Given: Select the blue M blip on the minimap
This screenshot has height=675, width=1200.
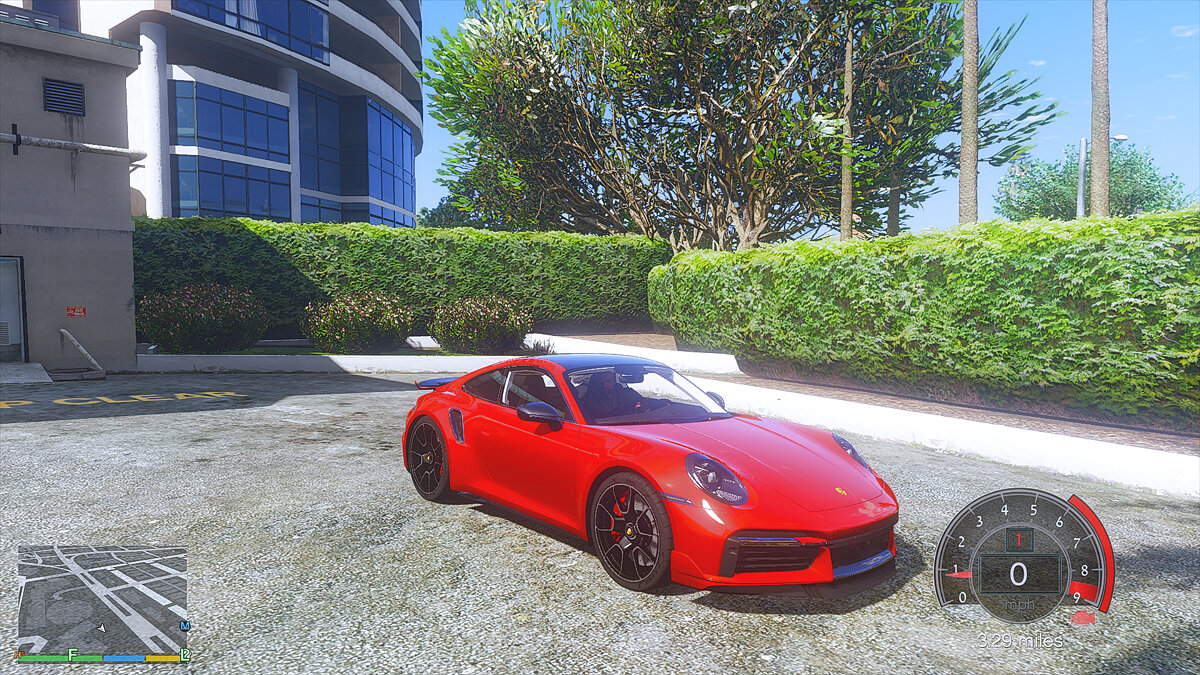Looking at the screenshot, I should point(185,626).
